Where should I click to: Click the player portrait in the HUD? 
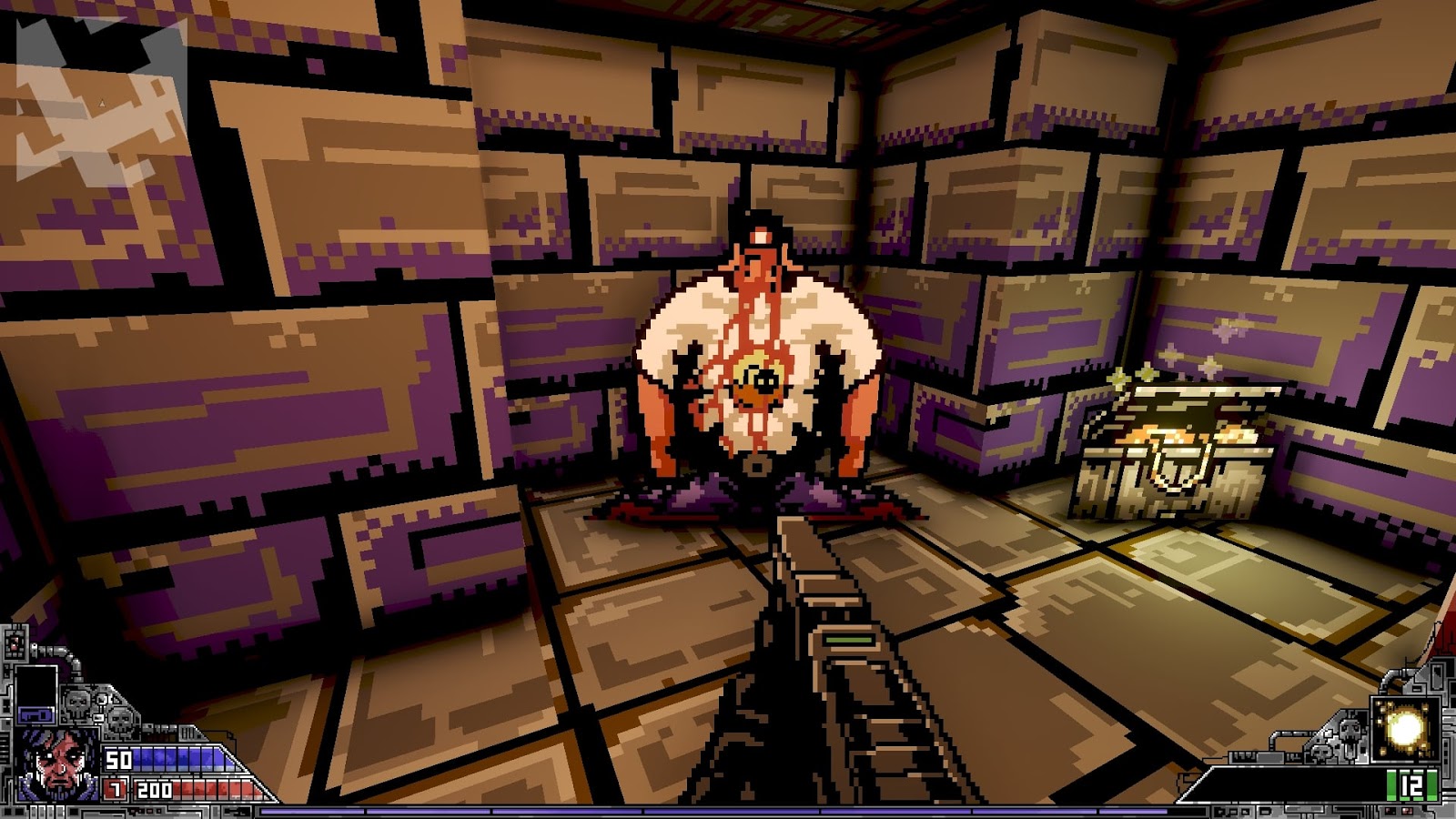click(56, 764)
